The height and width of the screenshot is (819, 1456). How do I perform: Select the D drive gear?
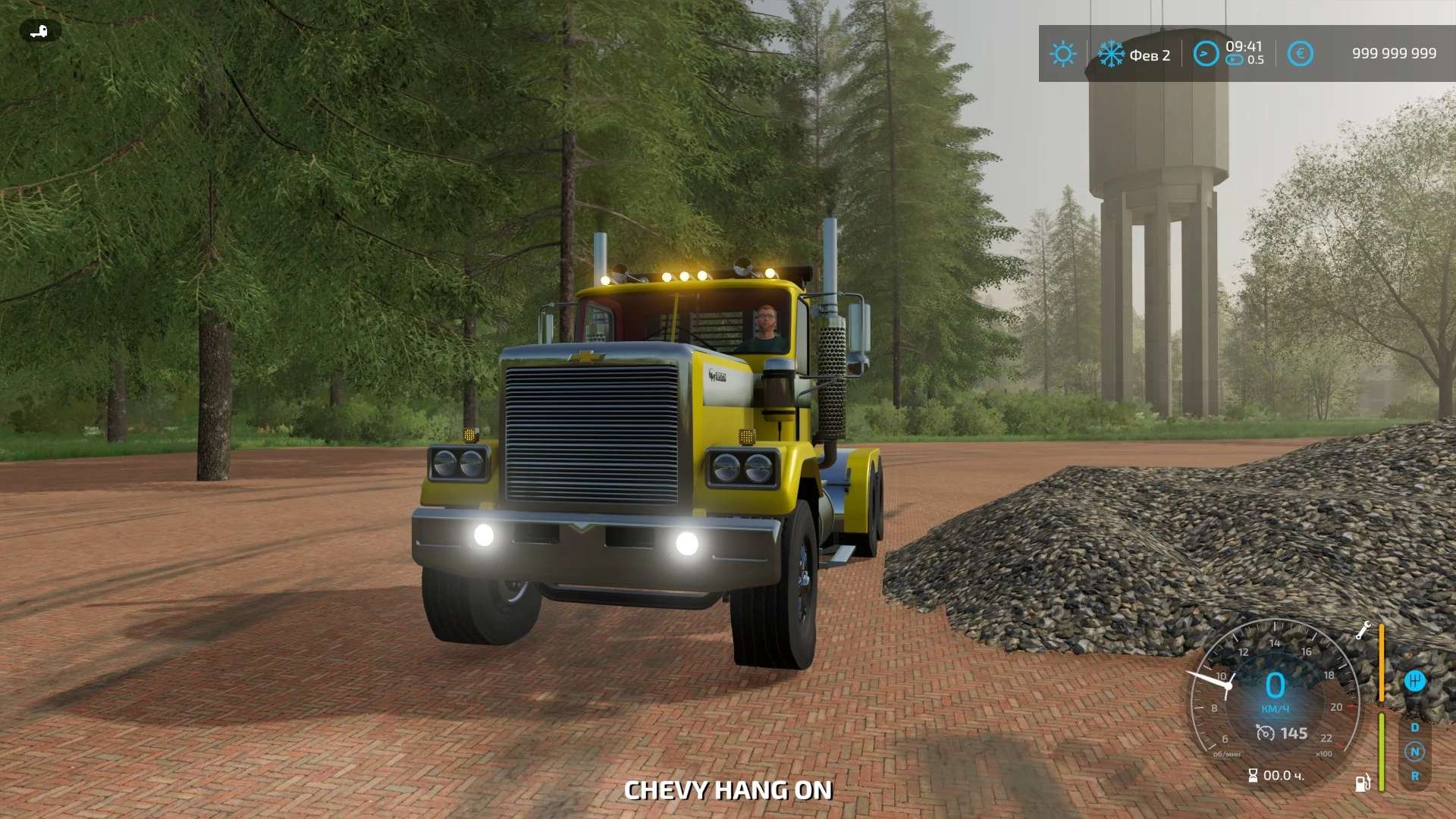tap(1414, 727)
